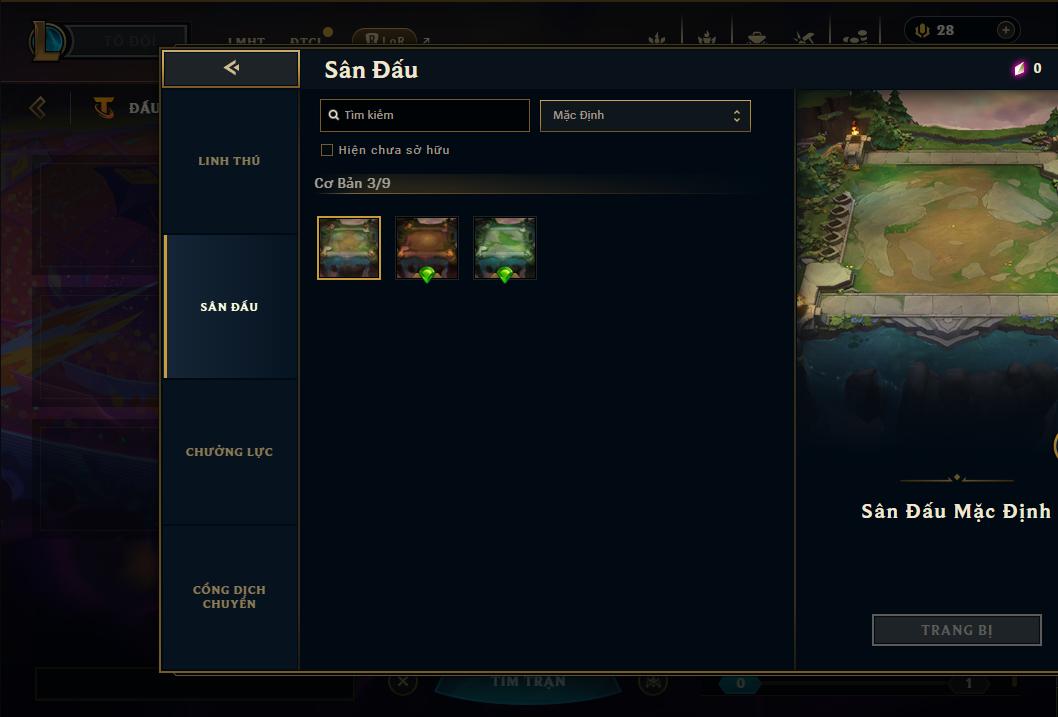Add currency with the plus button
The height and width of the screenshot is (717, 1058).
(1006, 30)
